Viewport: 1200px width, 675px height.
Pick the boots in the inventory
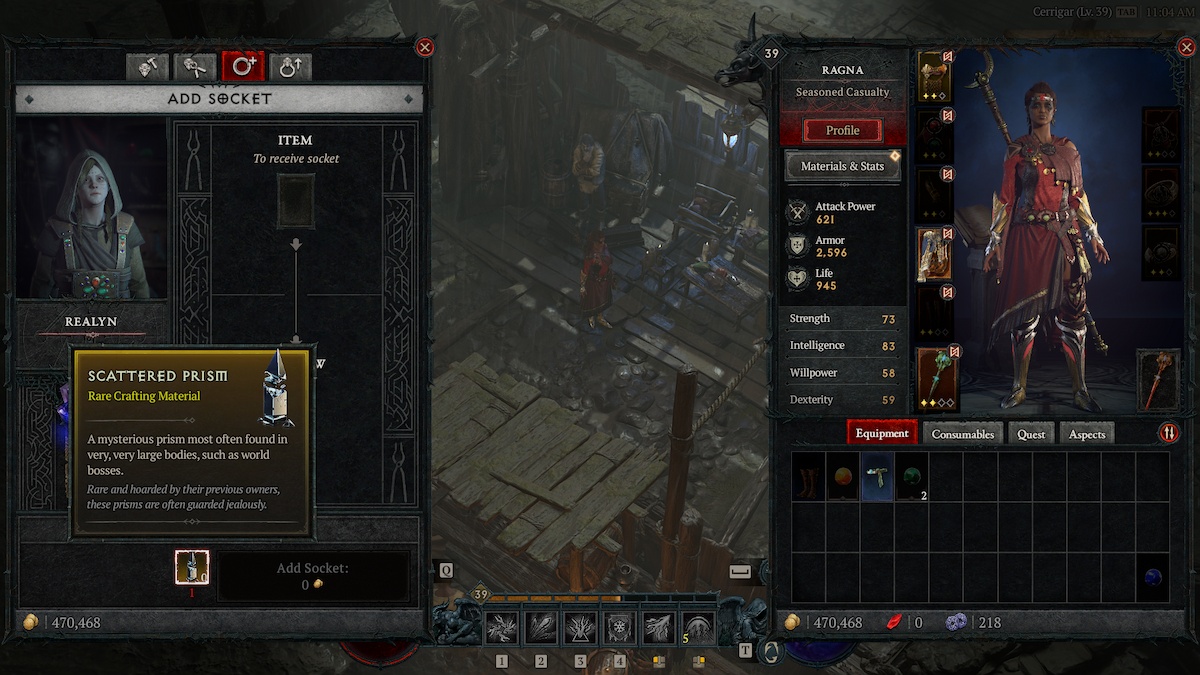(x=809, y=476)
